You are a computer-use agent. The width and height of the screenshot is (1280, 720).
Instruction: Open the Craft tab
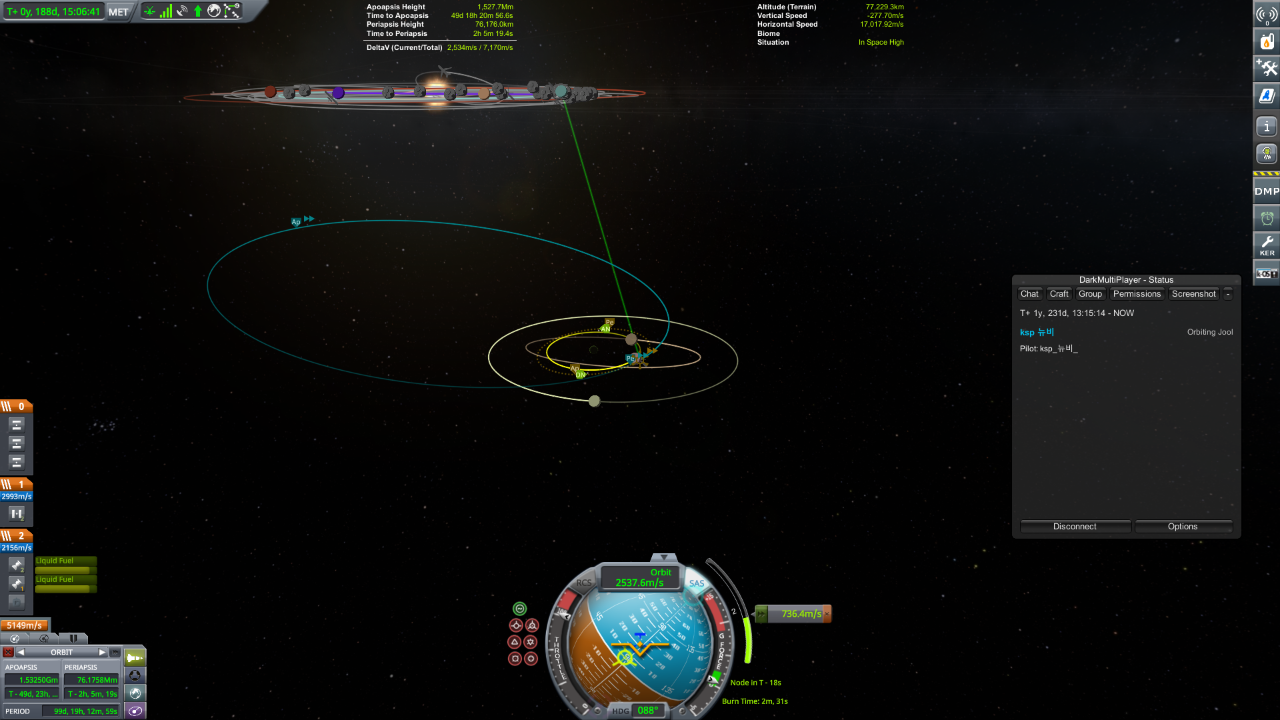[x=1059, y=294]
